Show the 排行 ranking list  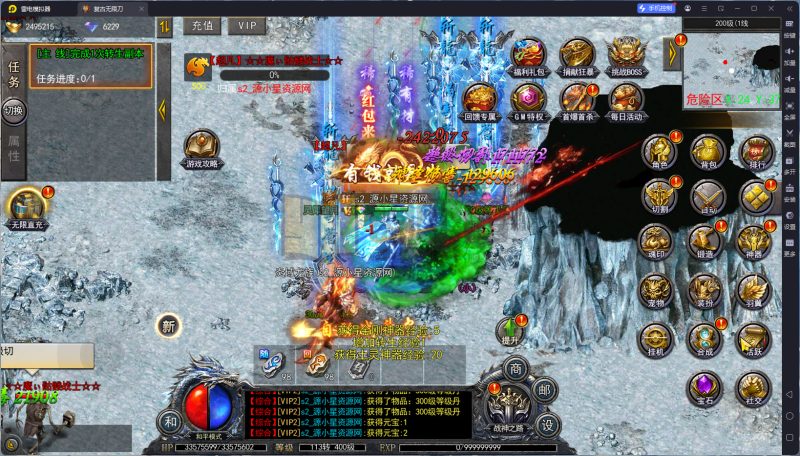point(755,150)
